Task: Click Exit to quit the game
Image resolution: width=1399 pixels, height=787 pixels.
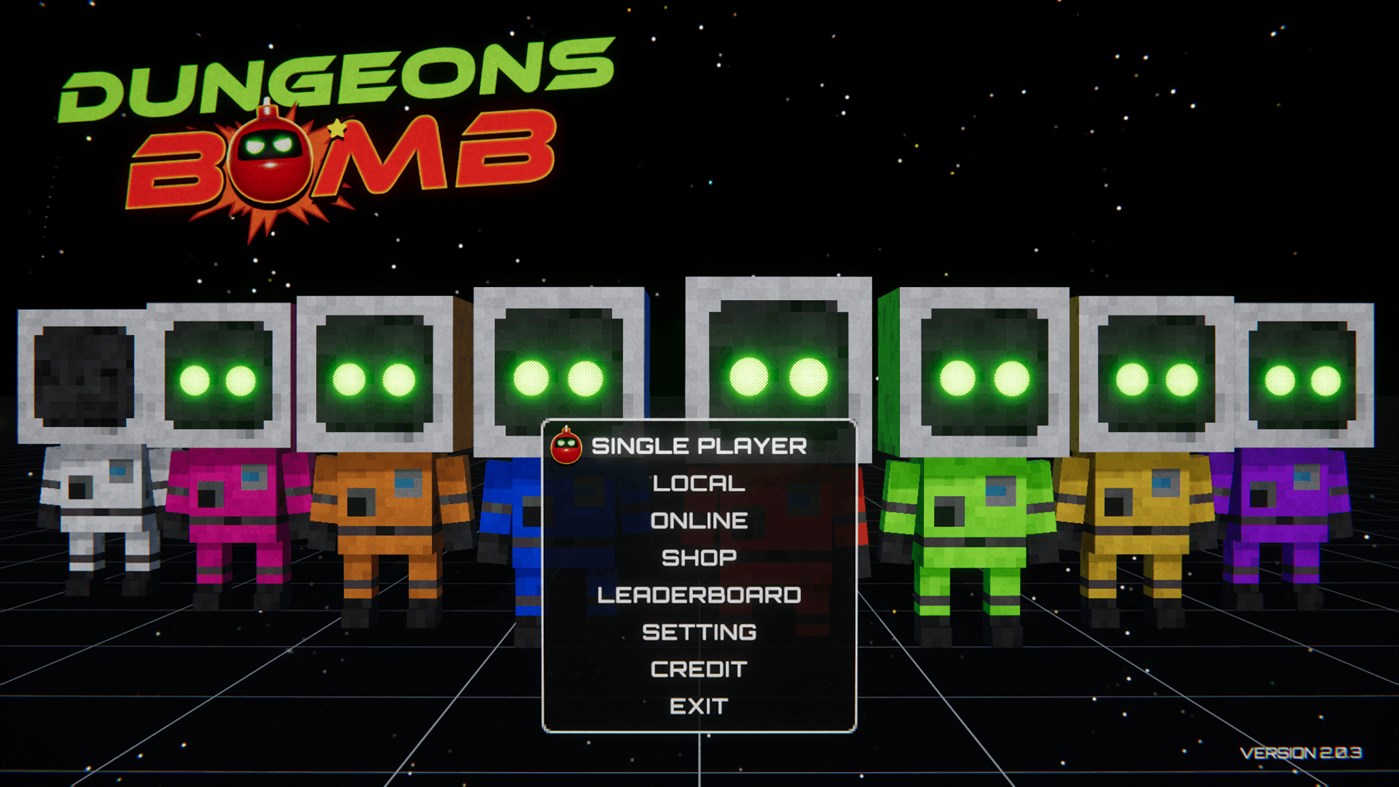Action: (699, 705)
